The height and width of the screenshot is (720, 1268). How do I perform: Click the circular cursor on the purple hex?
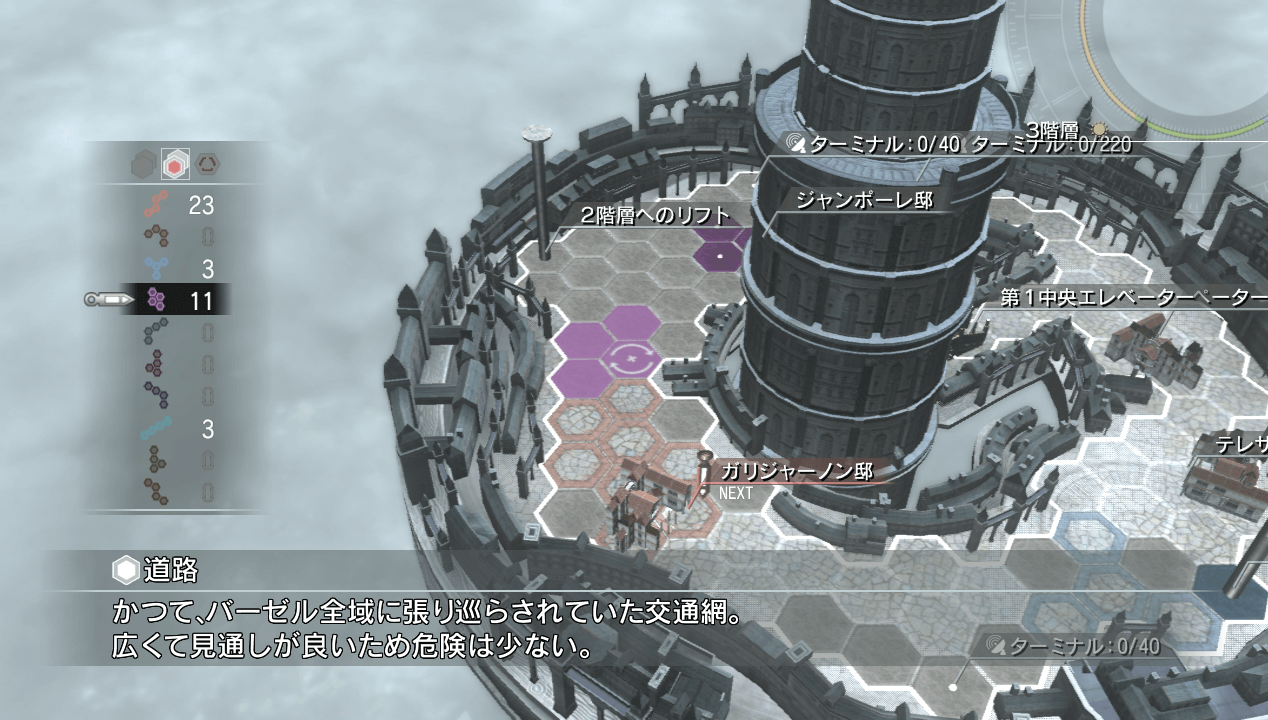click(631, 357)
